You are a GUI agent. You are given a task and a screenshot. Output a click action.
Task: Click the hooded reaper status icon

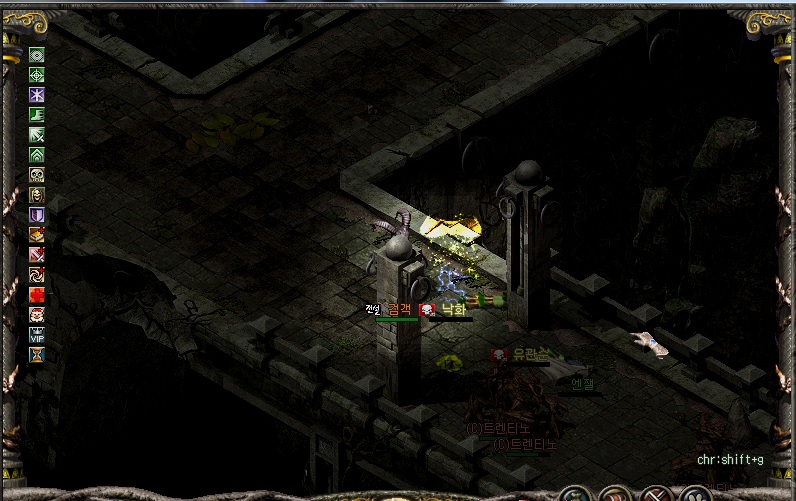[37, 194]
